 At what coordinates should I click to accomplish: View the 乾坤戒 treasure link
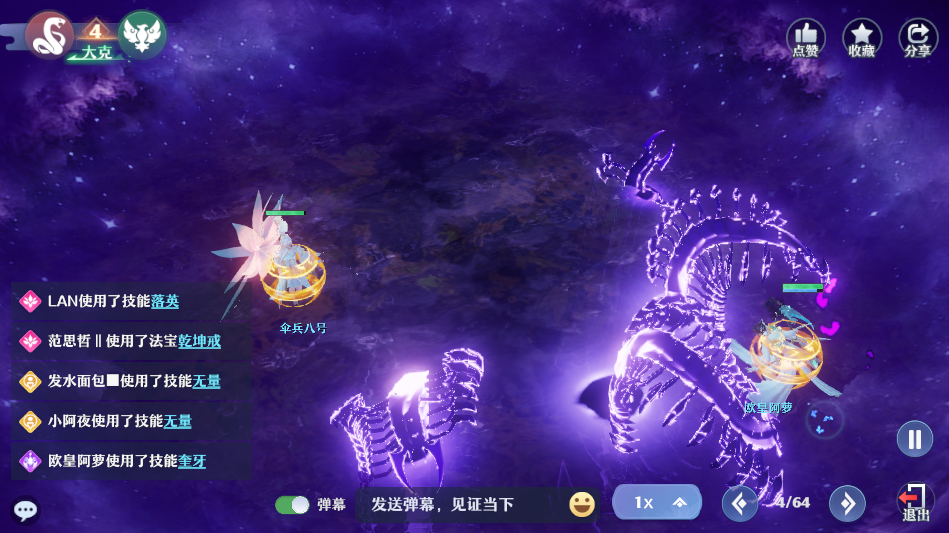pyautogui.click(x=199, y=341)
